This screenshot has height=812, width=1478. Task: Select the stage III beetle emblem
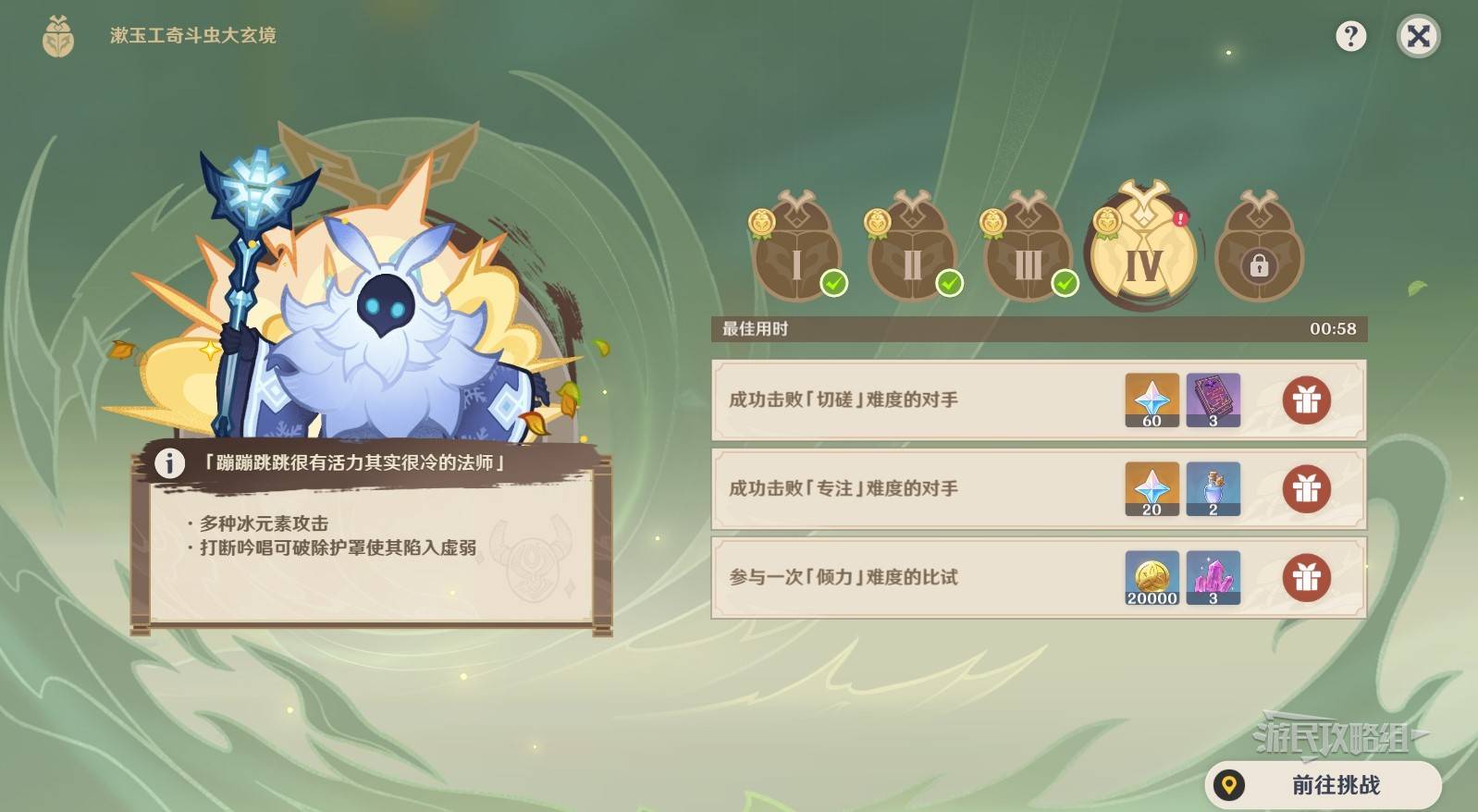click(x=1028, y=250)
